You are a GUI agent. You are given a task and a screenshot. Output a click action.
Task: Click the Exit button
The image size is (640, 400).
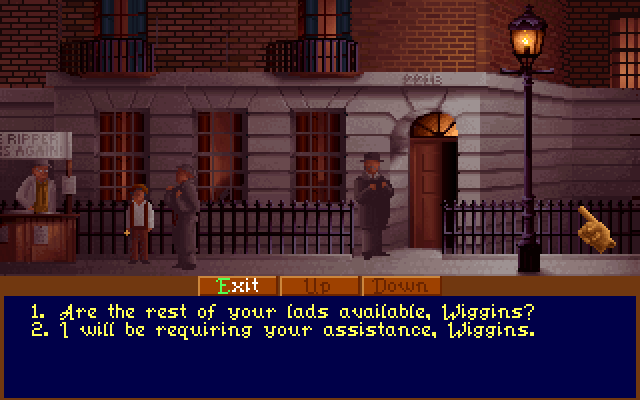point(238,285)
